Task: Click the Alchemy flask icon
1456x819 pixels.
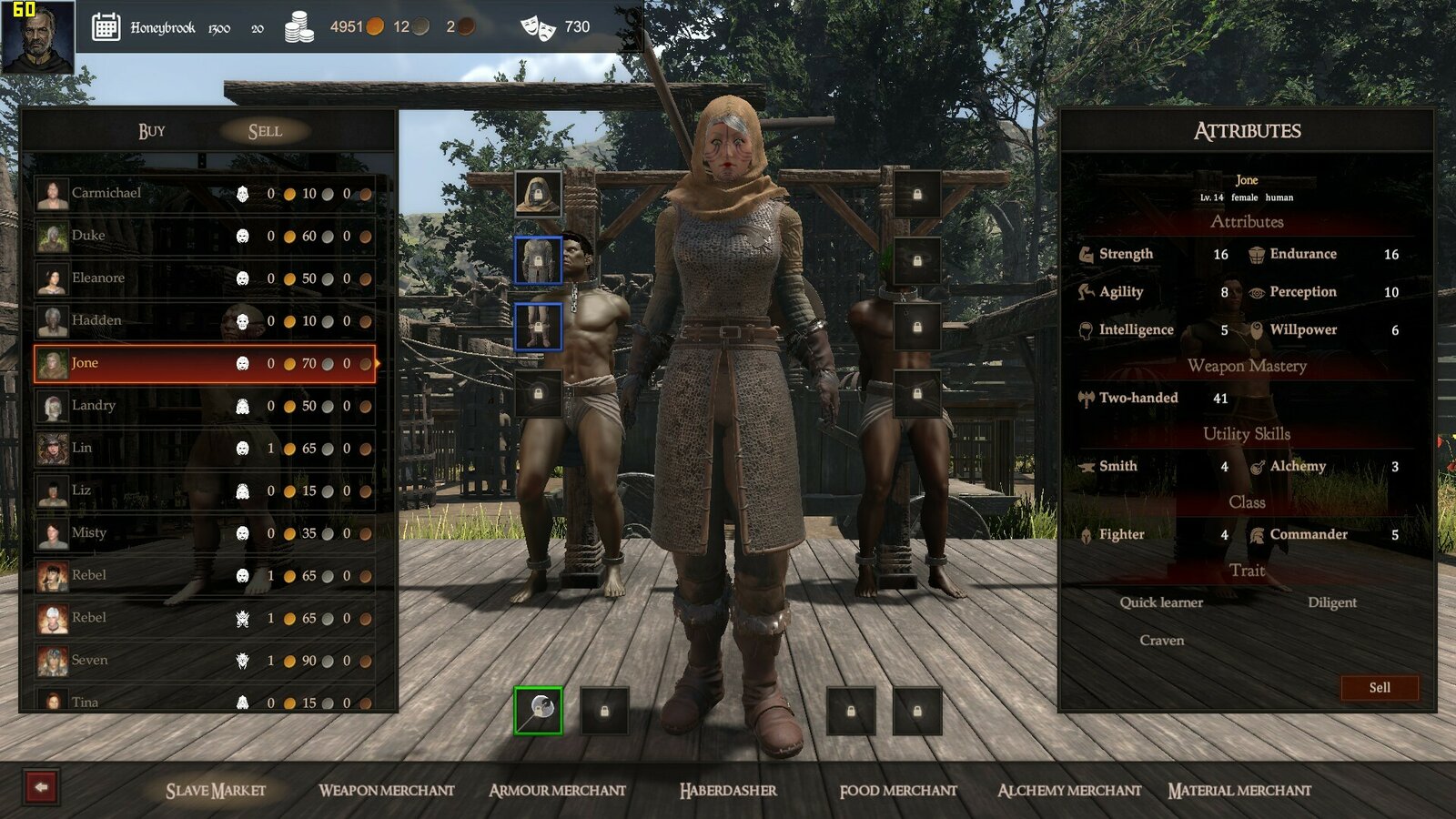Action: point(1257,466)
